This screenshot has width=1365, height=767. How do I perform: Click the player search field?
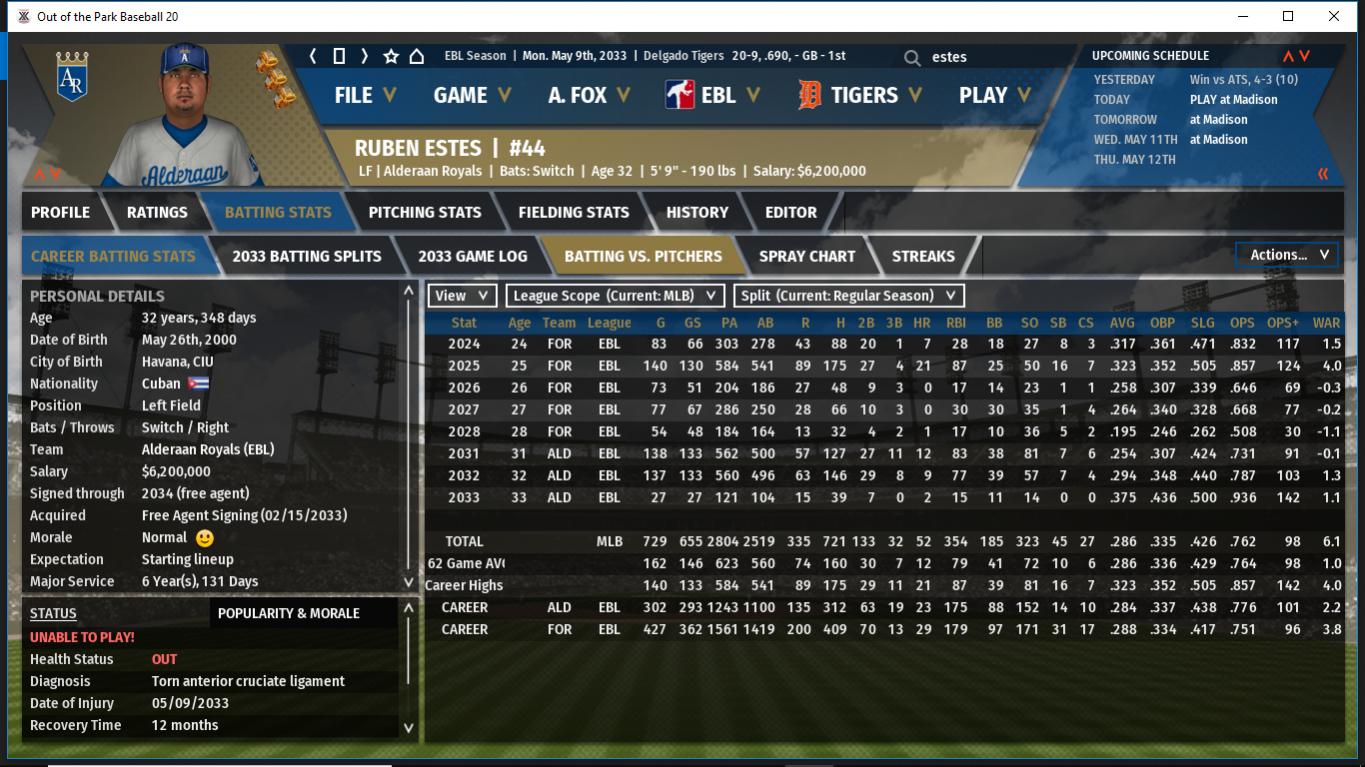click(x=990, y=57)
